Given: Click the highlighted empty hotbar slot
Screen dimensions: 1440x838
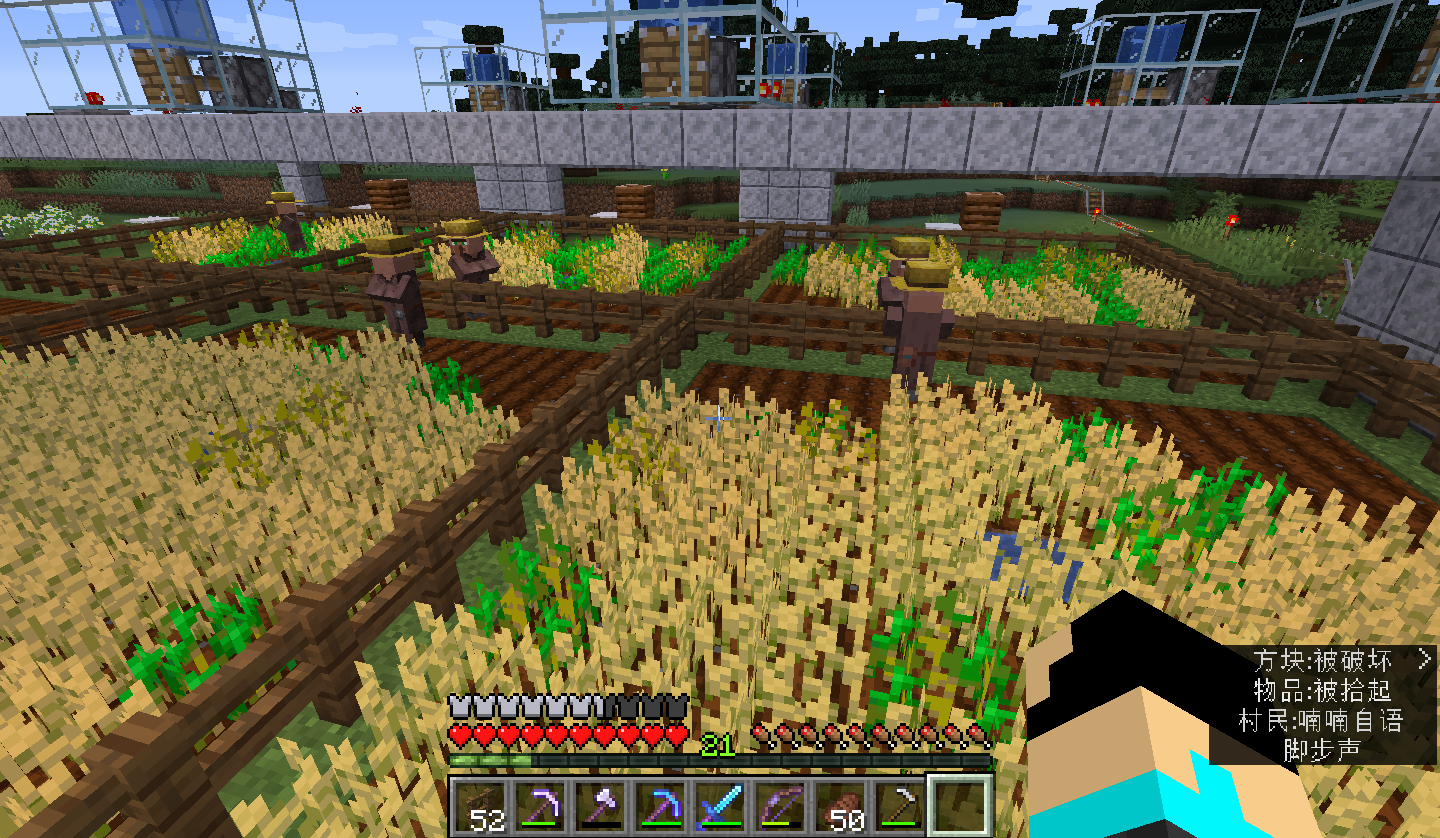Looking at the screenshot, I should point(958,806).
